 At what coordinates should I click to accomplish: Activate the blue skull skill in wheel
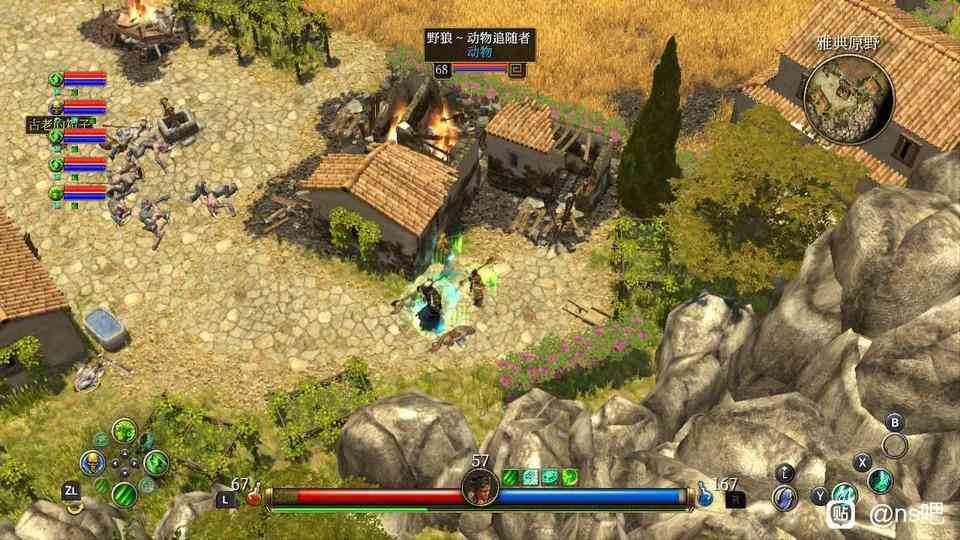[x=93, y=462]
